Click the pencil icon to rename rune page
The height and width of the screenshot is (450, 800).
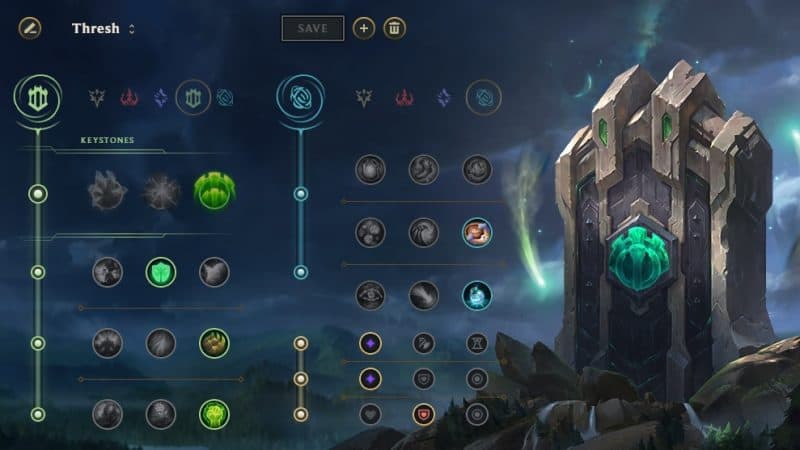pyautogui.click(x=29, y=28)
